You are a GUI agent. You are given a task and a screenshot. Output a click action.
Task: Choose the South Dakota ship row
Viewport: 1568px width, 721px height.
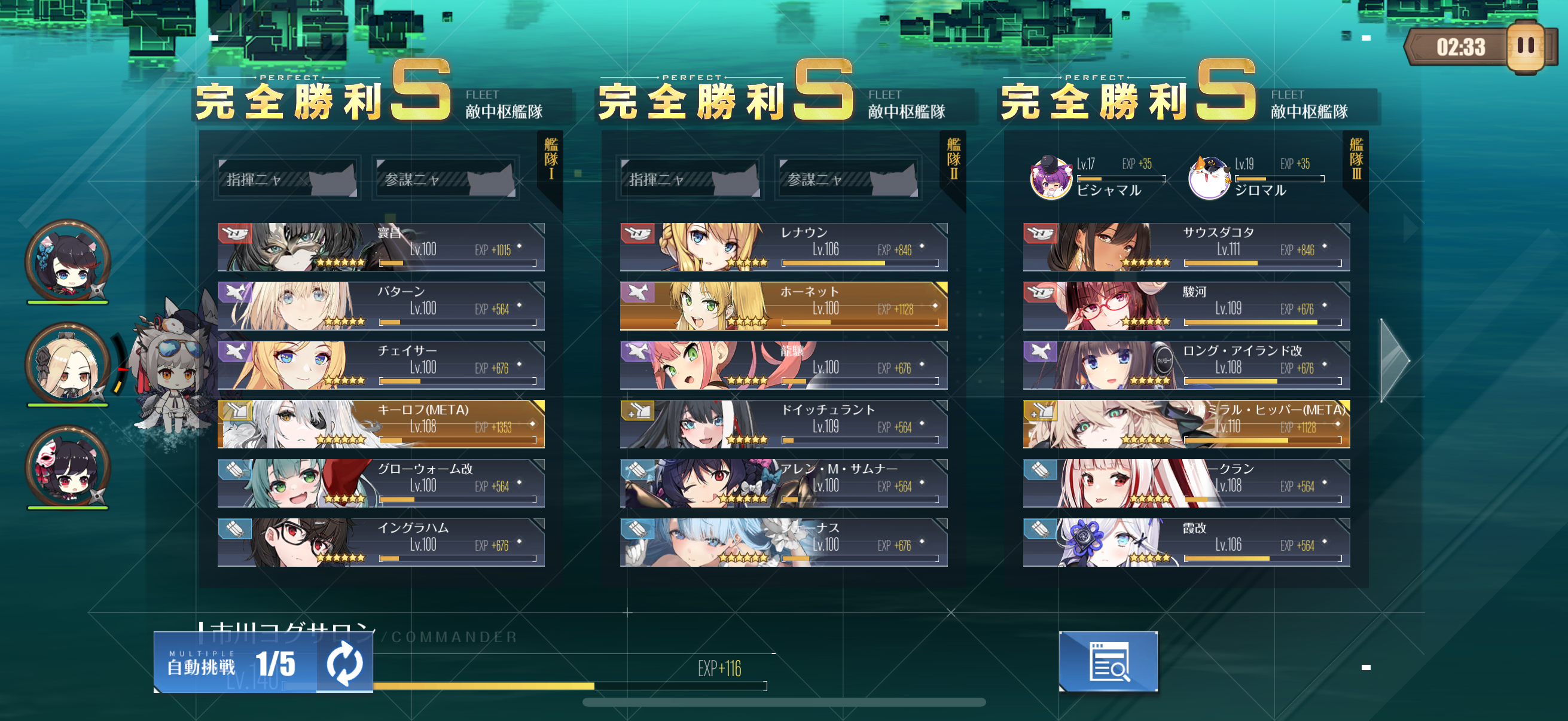1186,246
